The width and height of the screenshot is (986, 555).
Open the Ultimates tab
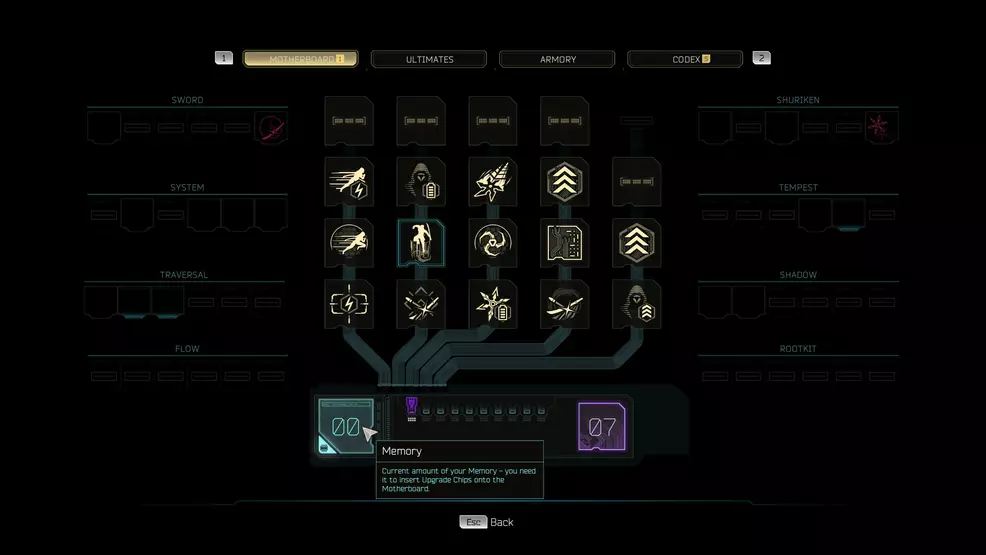[x=429, y=59]
